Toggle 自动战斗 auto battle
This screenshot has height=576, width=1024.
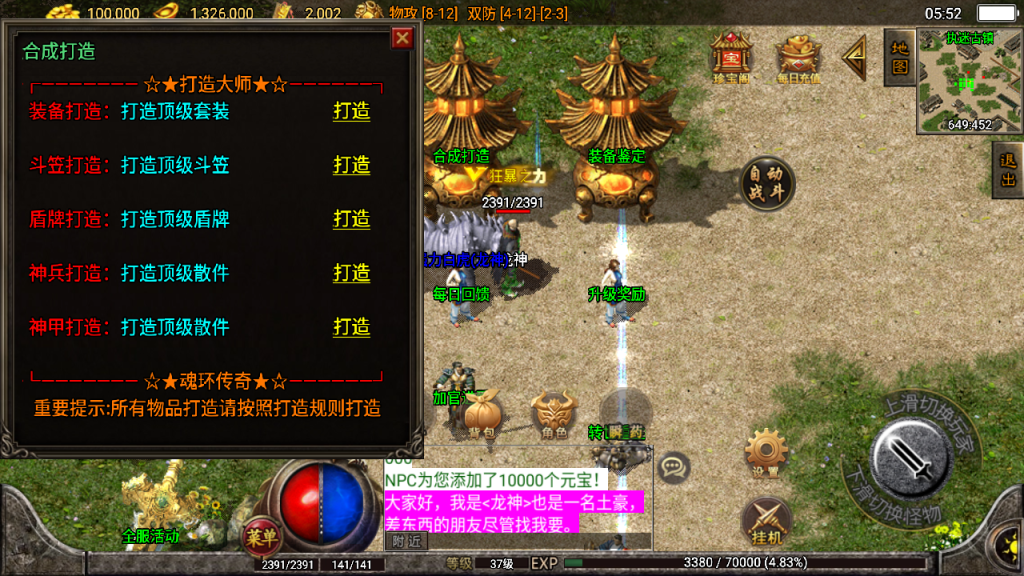pos(767,184)
